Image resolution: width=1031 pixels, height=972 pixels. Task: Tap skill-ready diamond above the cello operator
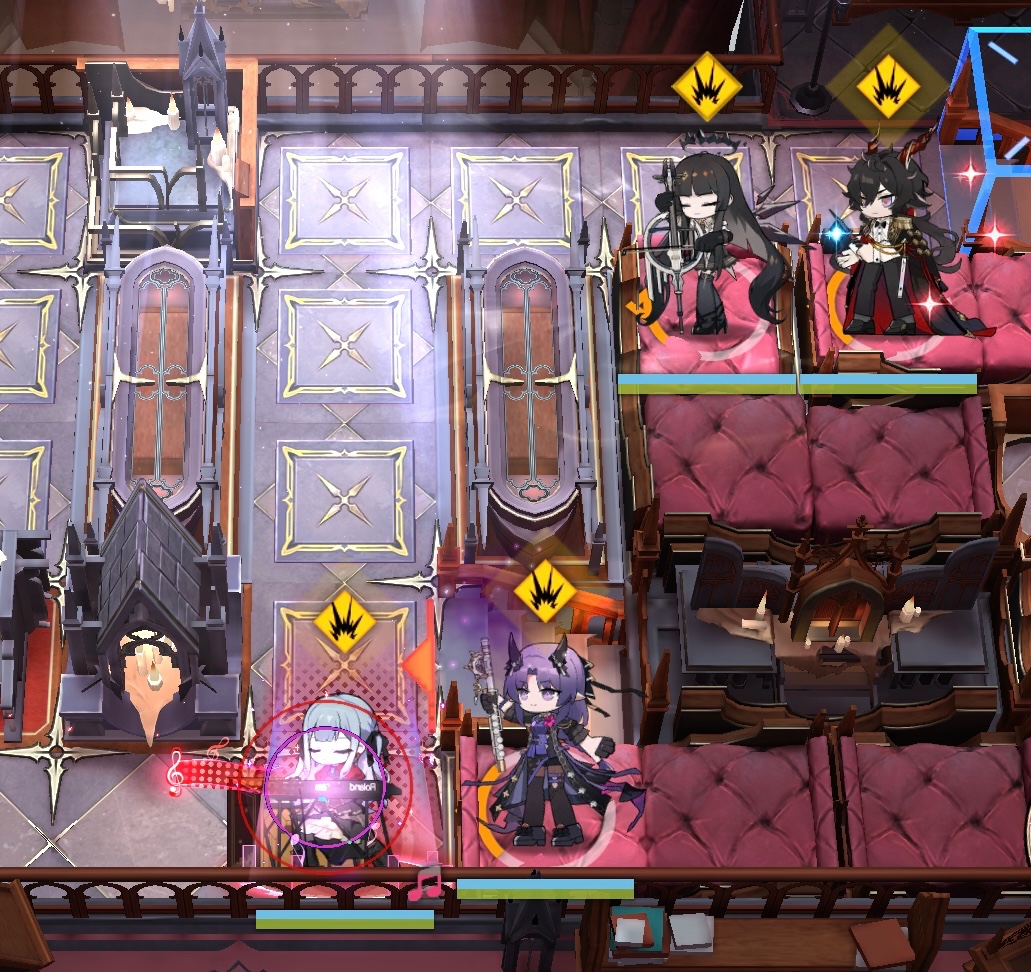pyautogui.click(x=706, y=87)
